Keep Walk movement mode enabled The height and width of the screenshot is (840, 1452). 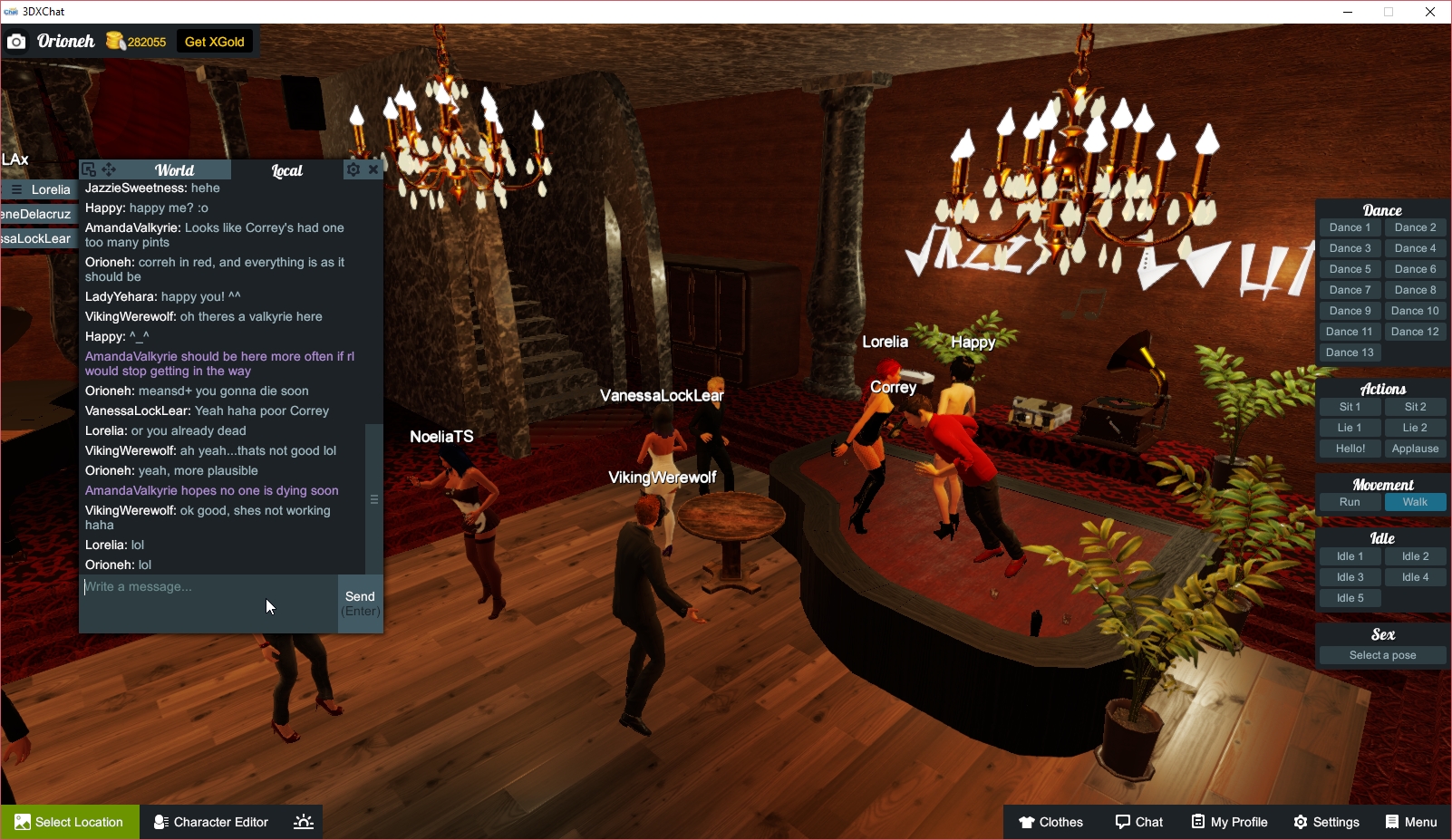[1416, 501]
